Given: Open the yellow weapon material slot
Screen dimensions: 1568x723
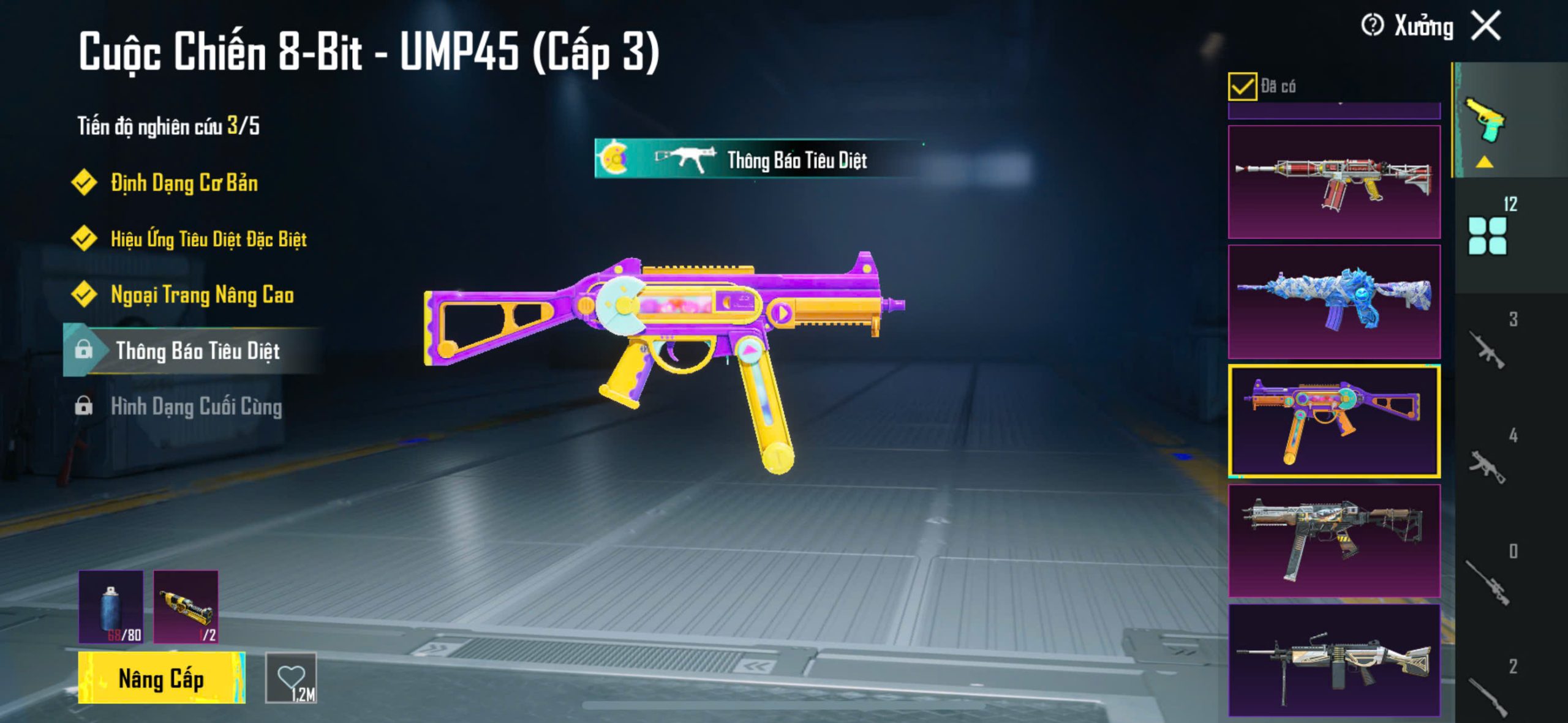Looking at the screenshot, I should pos(186,607).
